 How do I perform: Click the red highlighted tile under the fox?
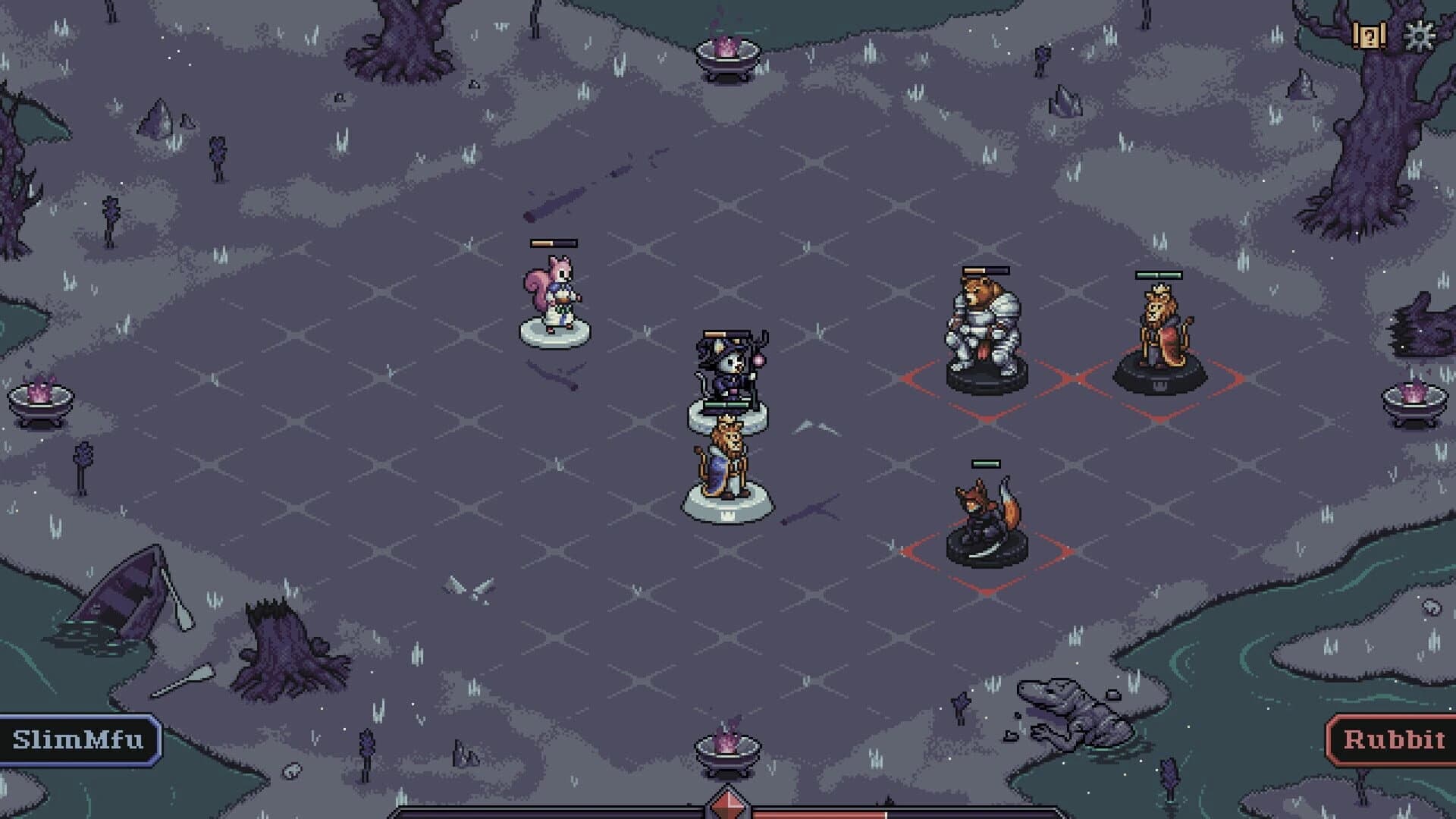[986, 557]
